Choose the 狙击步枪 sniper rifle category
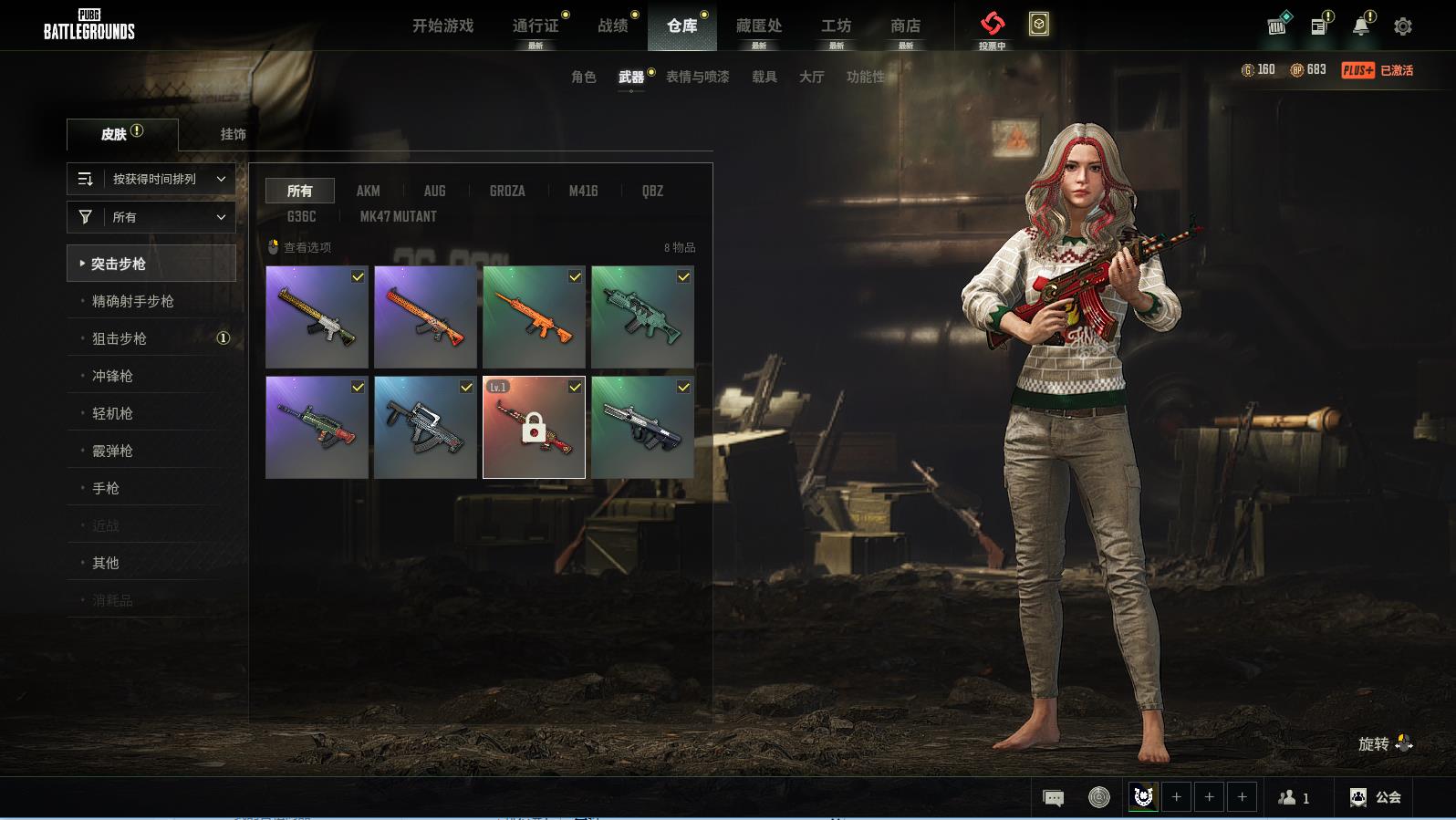The width and height of the screenshot is (1456, 820). pyautogui.click(x=120, y=338)
